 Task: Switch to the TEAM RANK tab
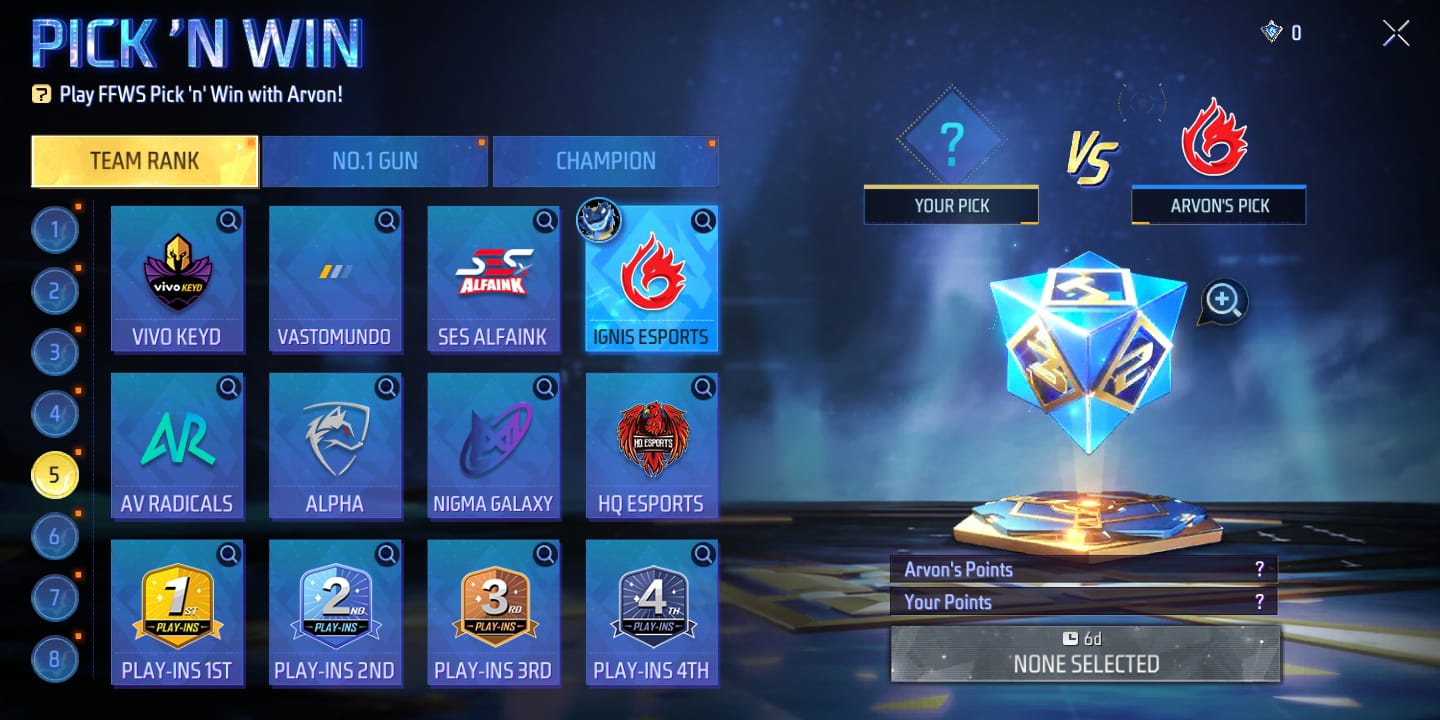point(145,161)
